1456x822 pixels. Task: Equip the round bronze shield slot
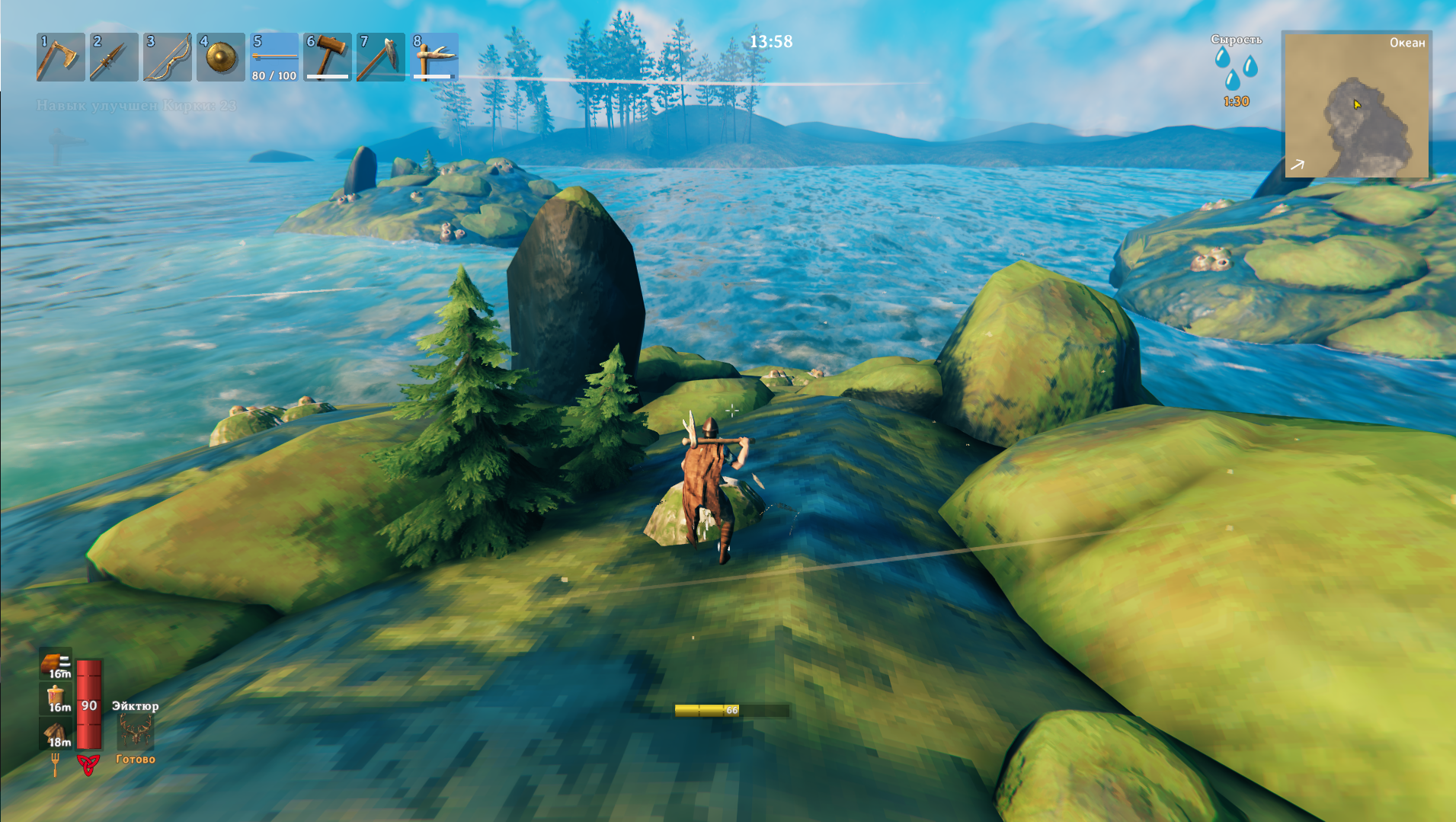coord(220,57)
